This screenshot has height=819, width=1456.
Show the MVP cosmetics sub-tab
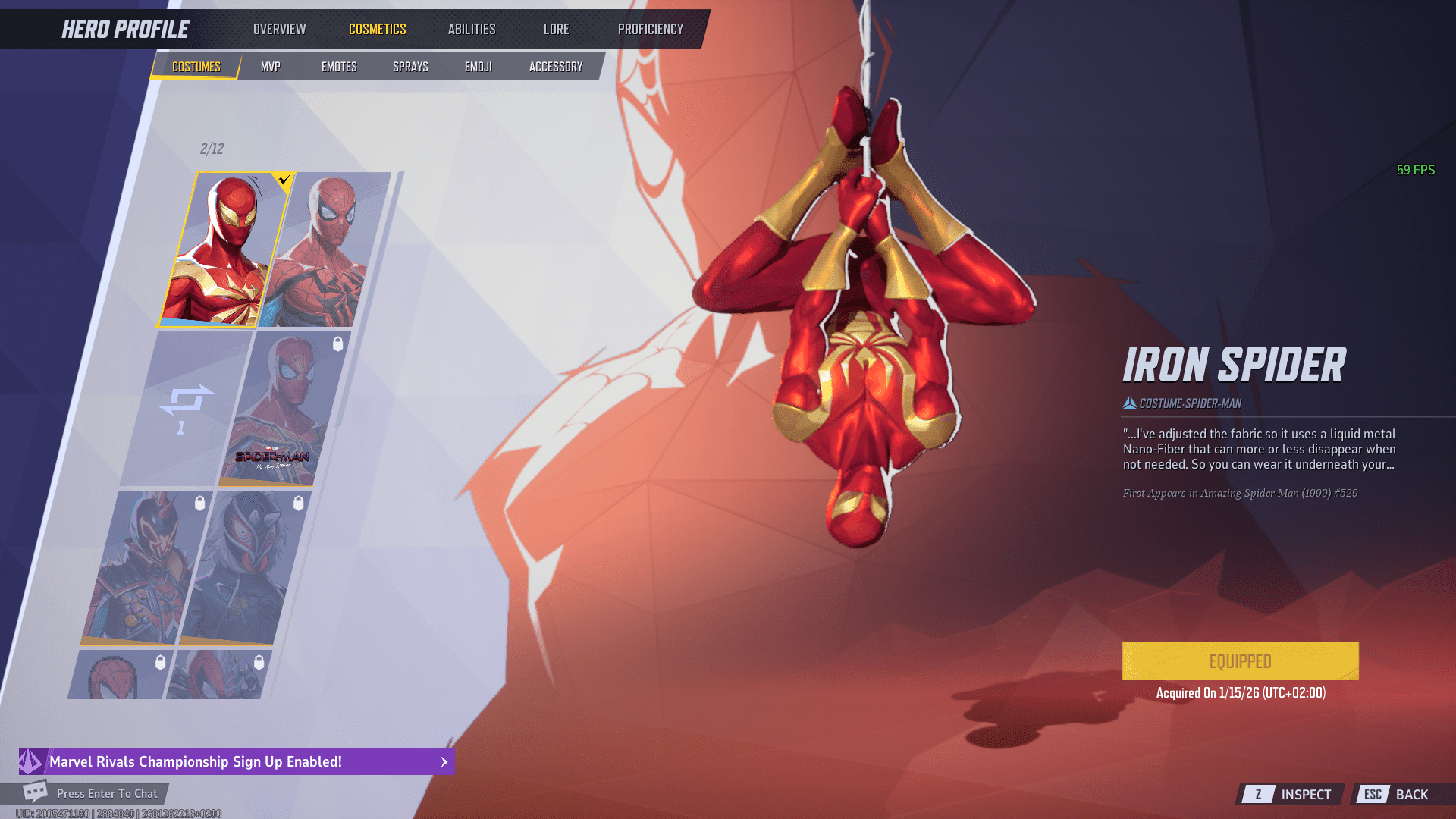pos(270,67)
